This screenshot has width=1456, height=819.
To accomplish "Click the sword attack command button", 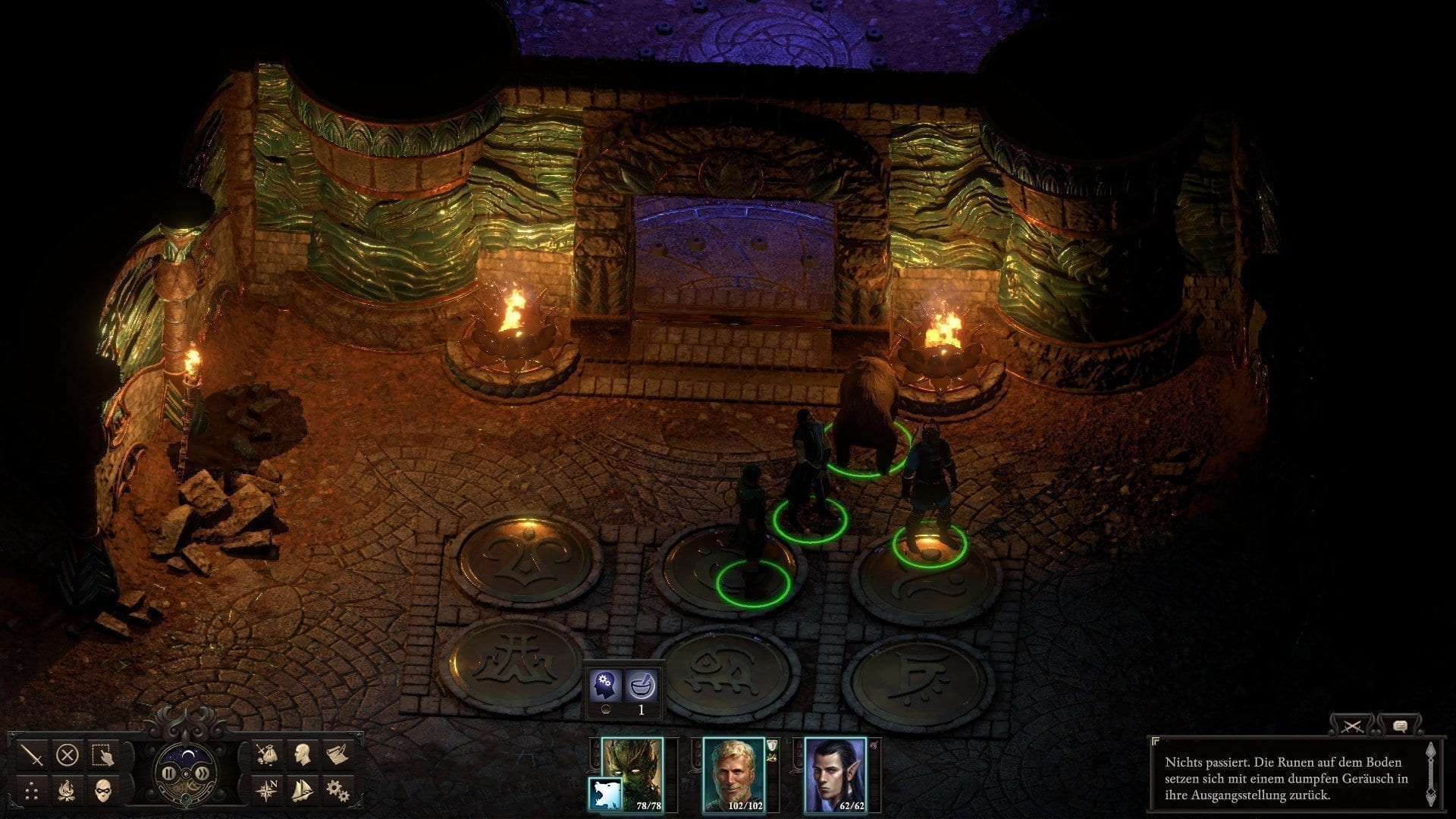I will pyautogui.click(x=32, y=755).
